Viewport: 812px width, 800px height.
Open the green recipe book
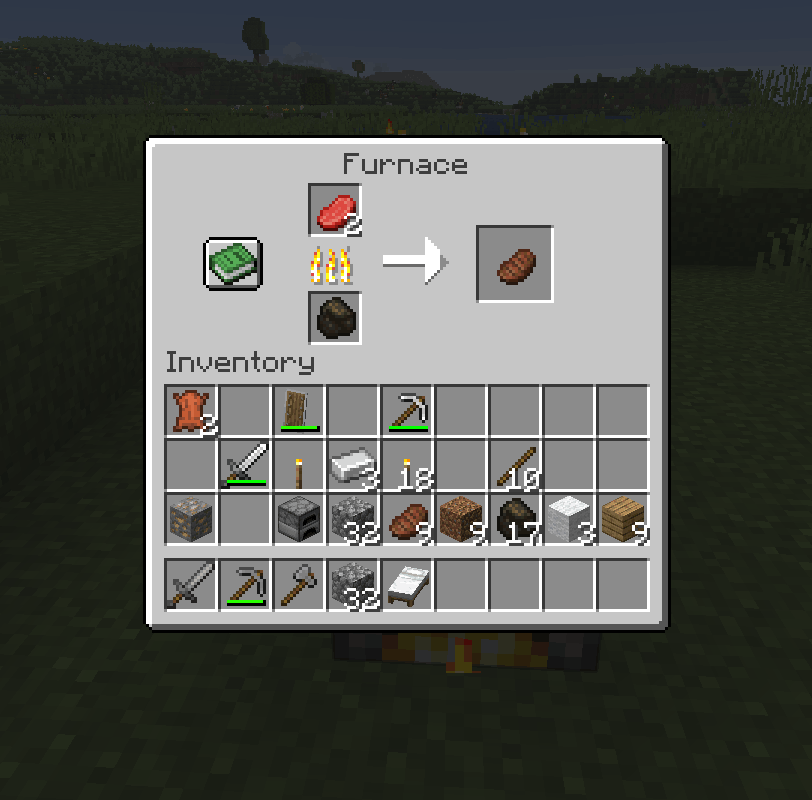pos(233,264)
